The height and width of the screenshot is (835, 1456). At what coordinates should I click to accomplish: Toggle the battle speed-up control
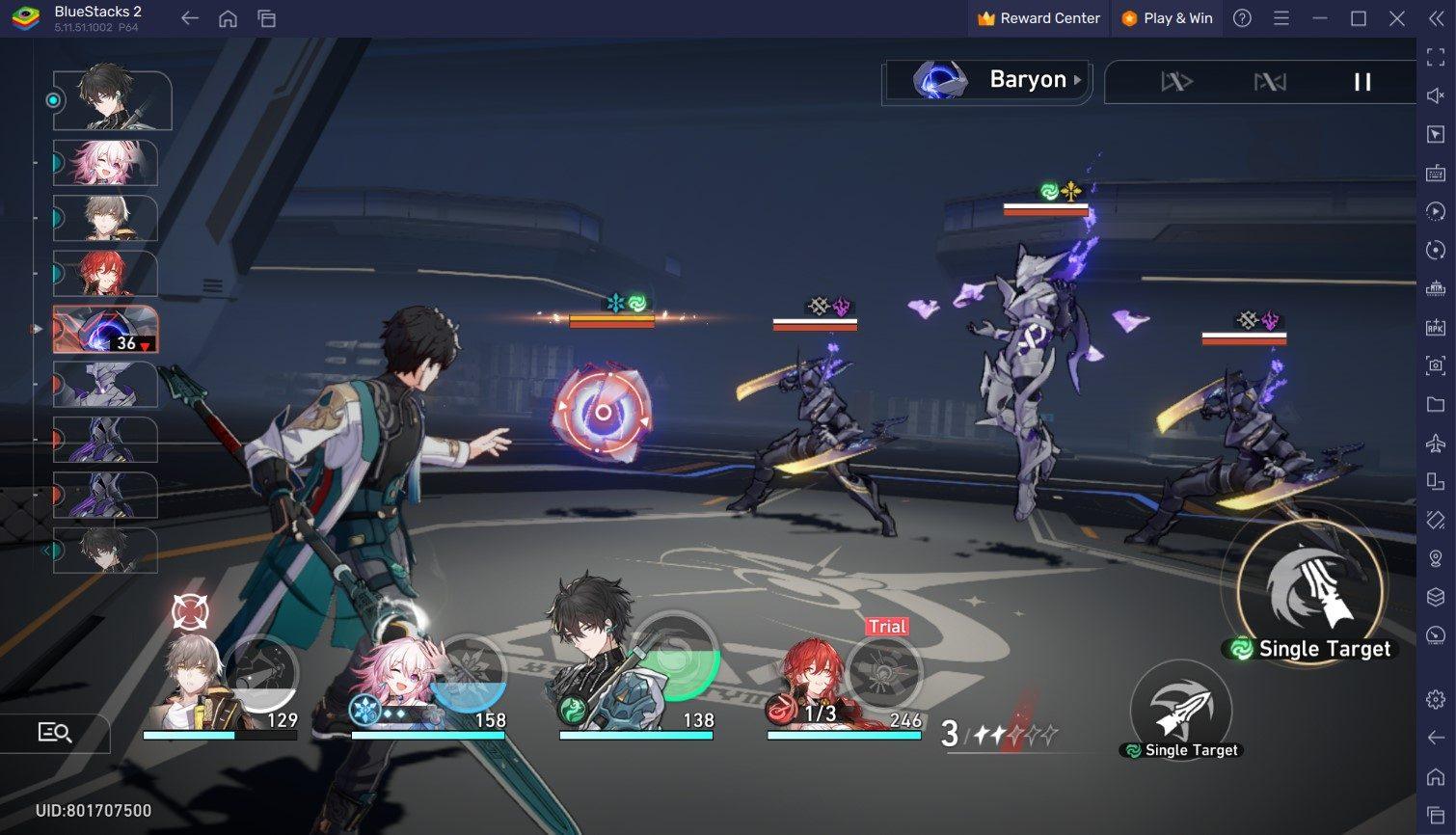1176,82
